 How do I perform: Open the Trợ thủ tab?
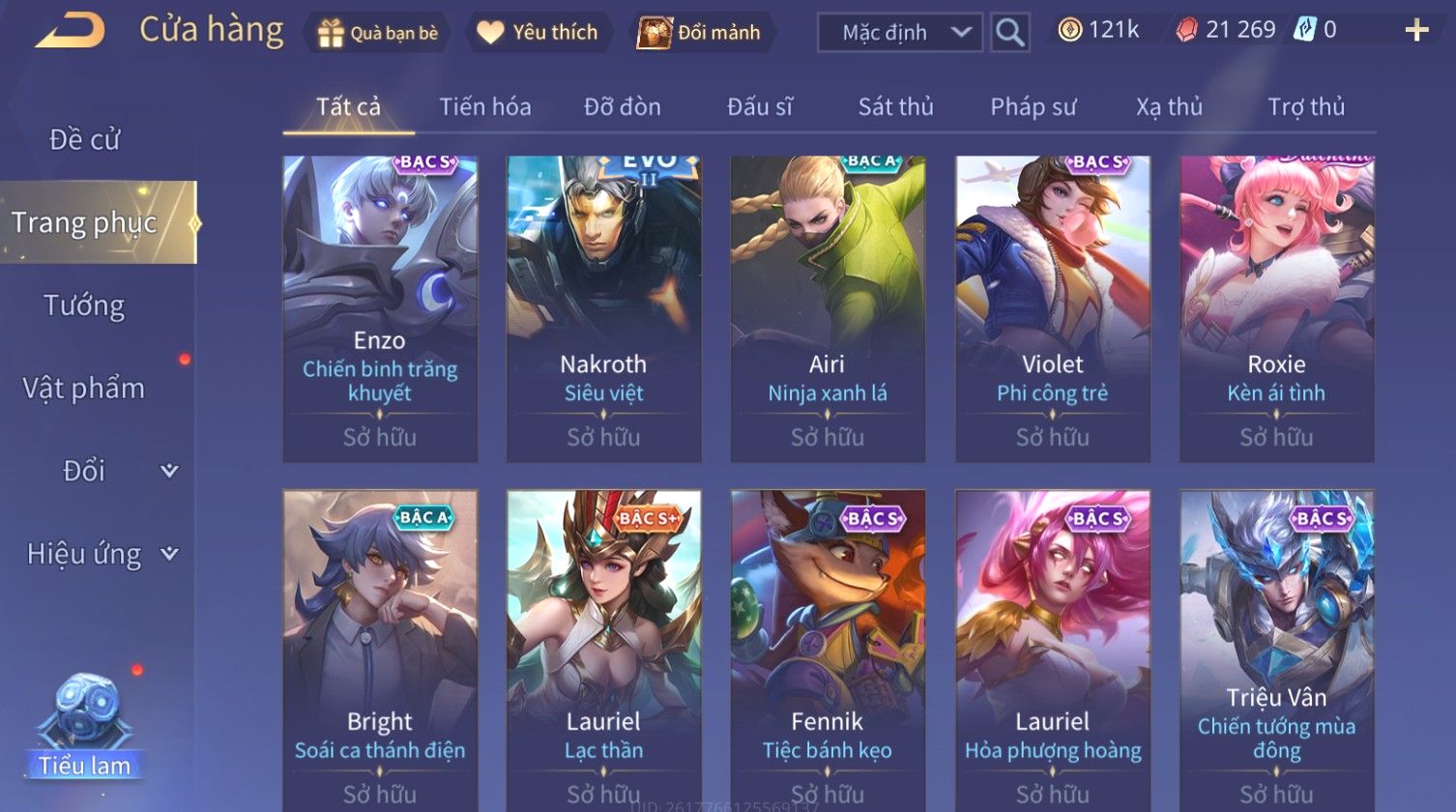[1306, 106]
